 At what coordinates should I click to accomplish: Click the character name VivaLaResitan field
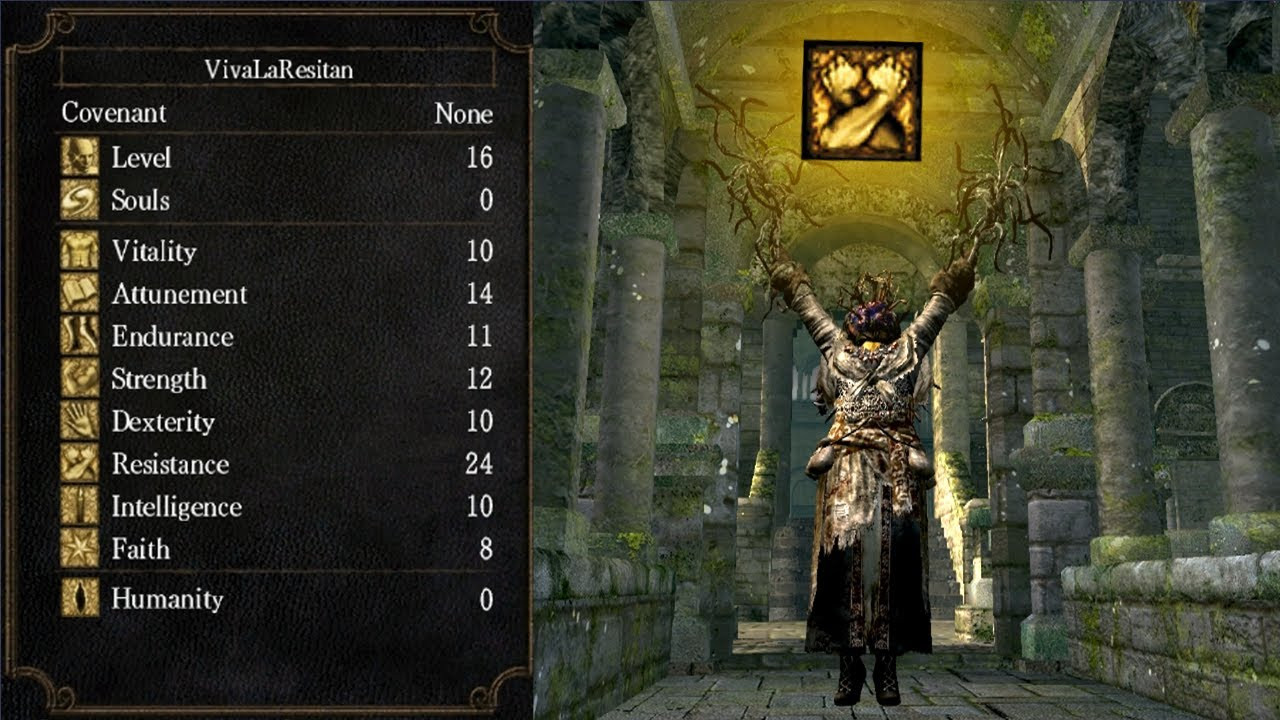[x=277, y=69]
